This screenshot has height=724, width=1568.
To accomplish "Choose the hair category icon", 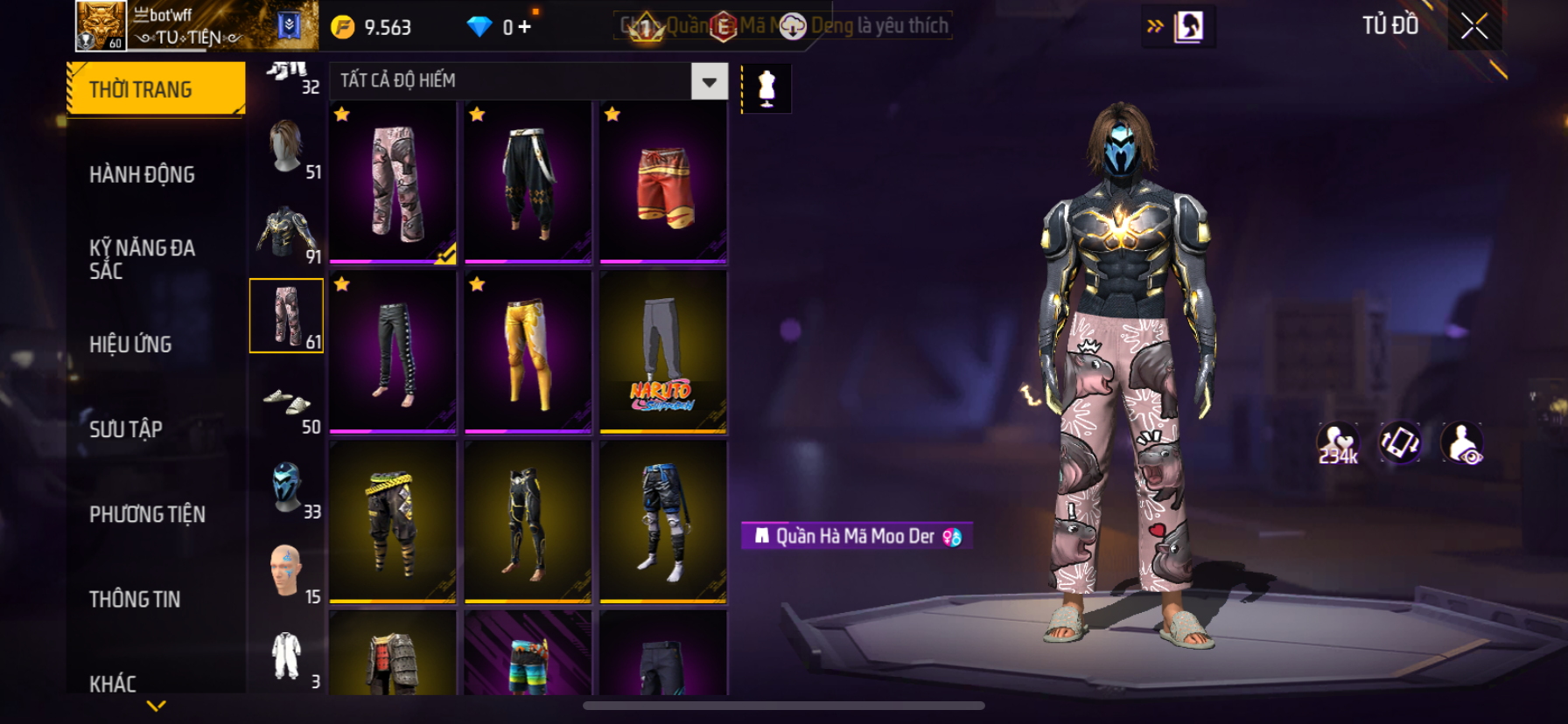I will (x=286, y=146).
